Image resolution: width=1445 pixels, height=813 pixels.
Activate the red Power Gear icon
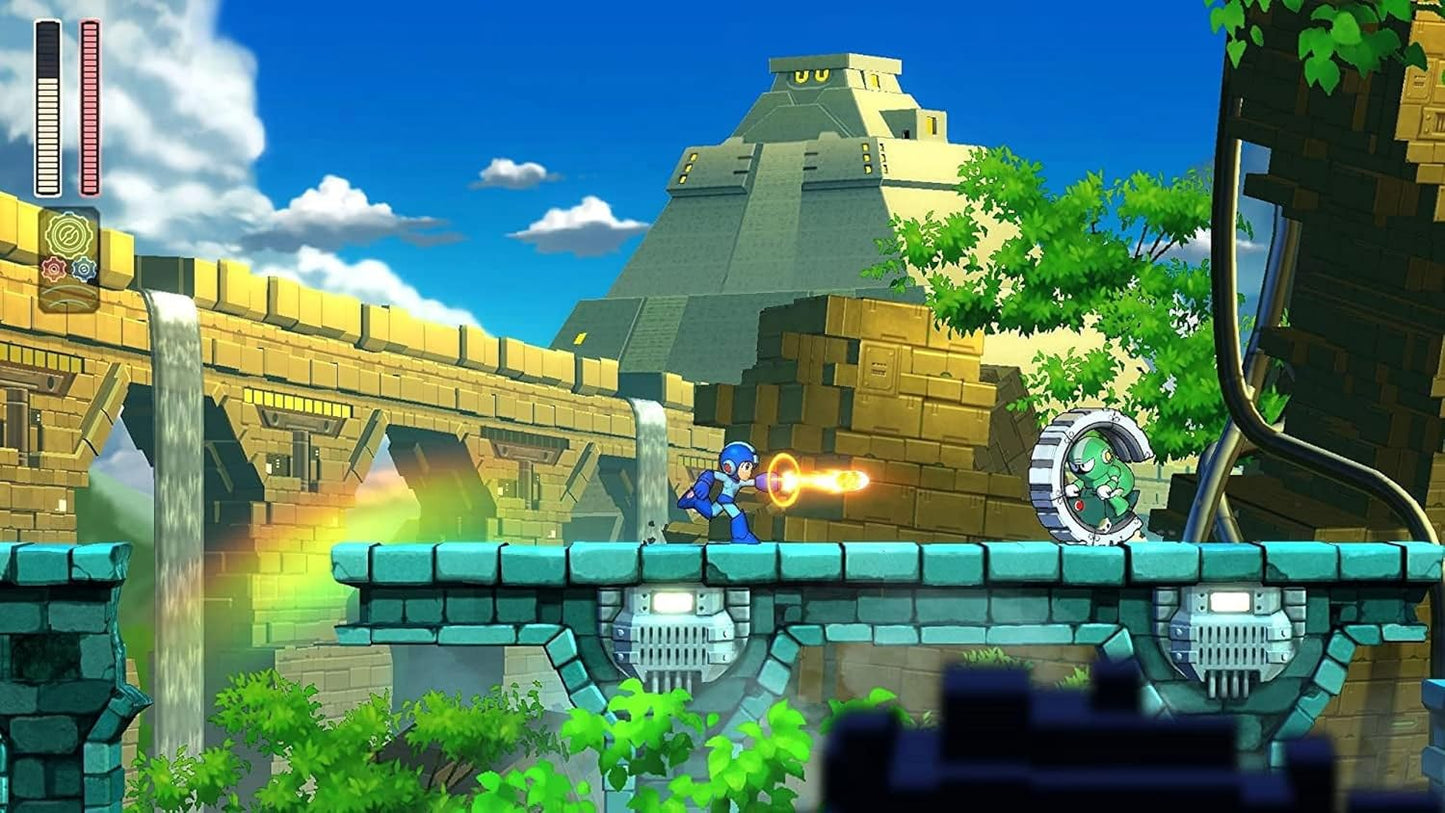coord(54,269)
